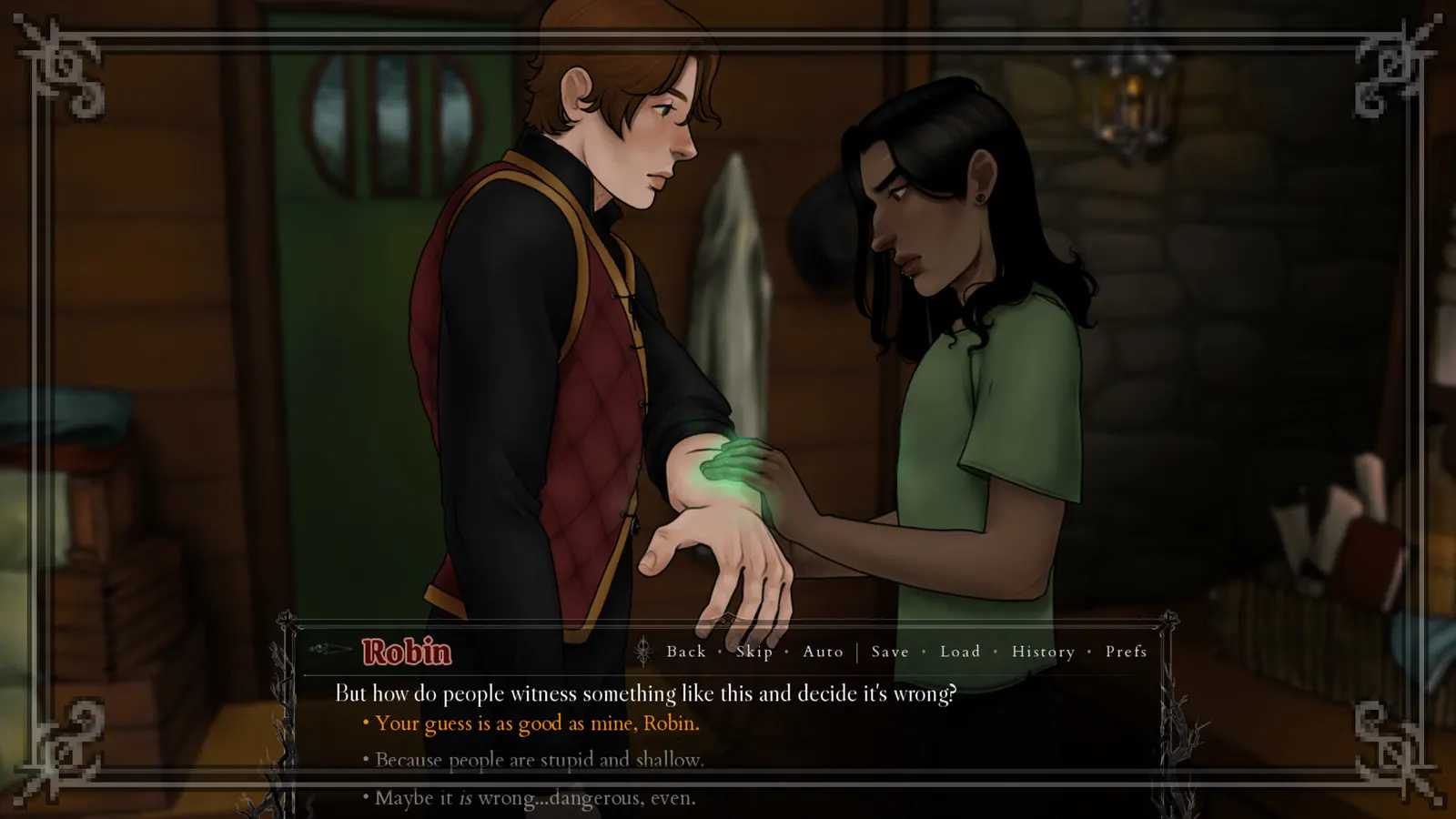Pick "Maybe it is wrong...dangerous, even." reply
The width and height of the screenshot is (1456, 819).
click(x=535, y=798)
